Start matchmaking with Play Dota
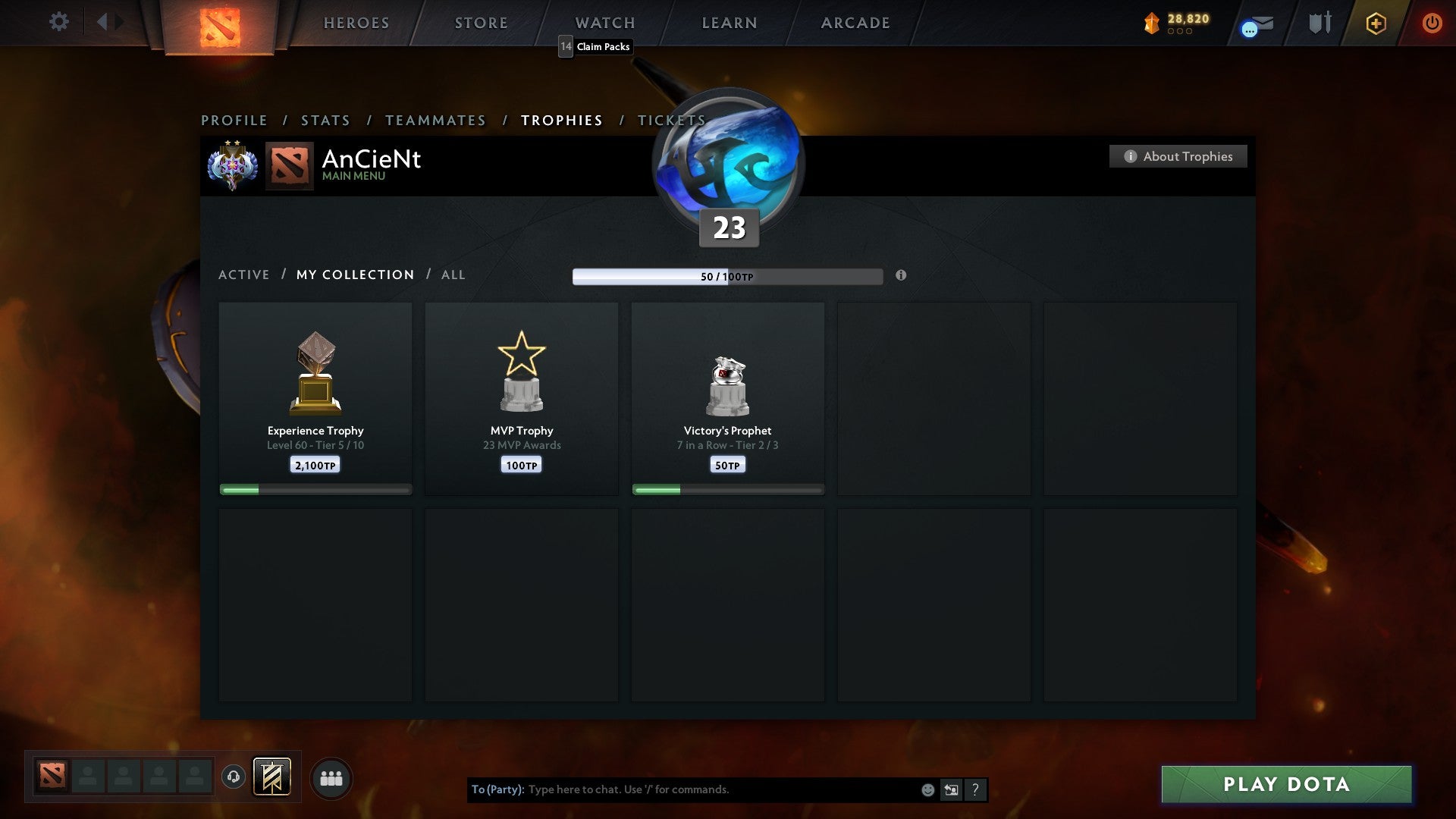Screen dimensions: 1456x819 [x=1286, y=784]
